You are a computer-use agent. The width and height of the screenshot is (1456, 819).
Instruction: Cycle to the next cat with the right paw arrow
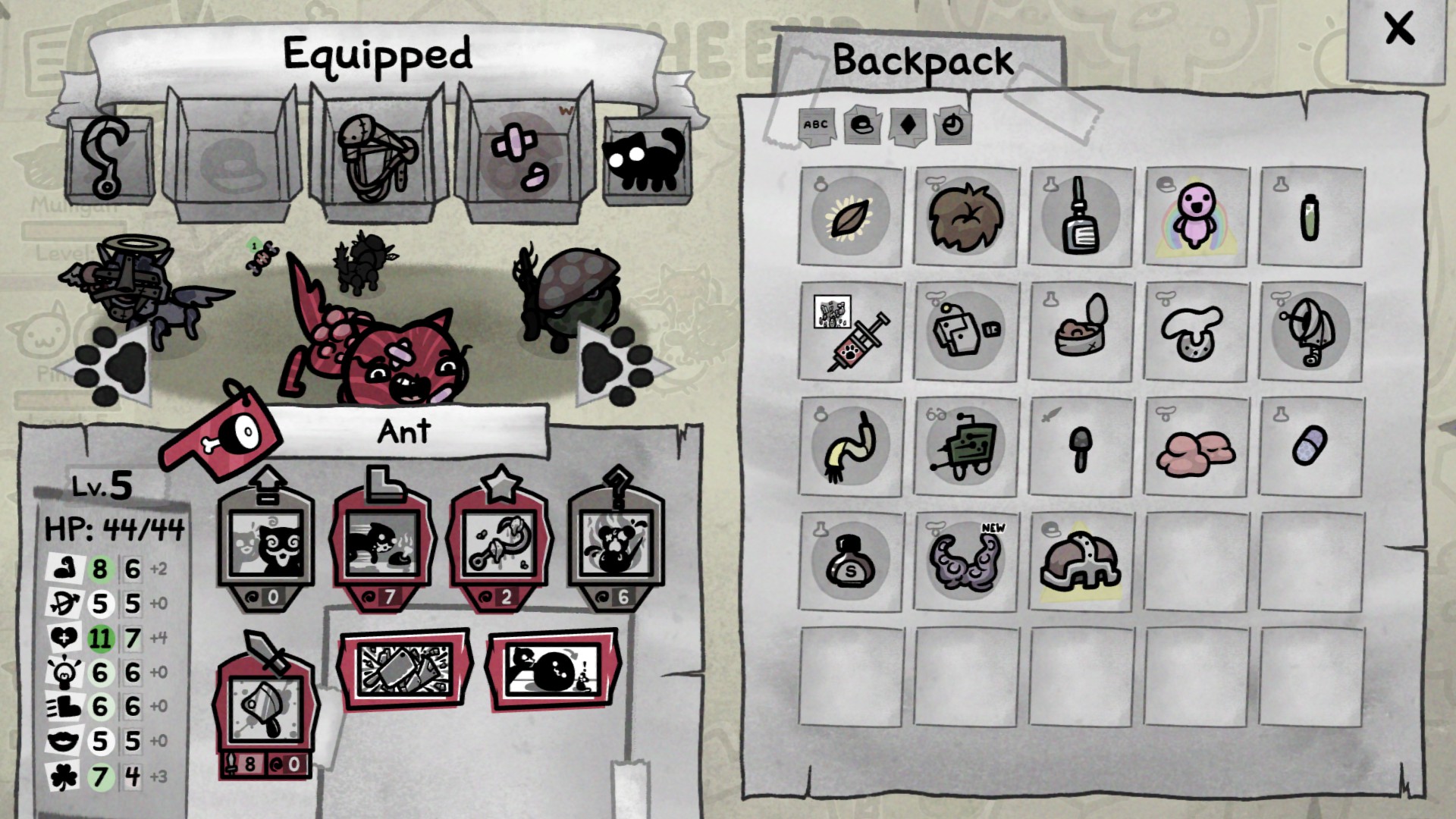[614, 364]
